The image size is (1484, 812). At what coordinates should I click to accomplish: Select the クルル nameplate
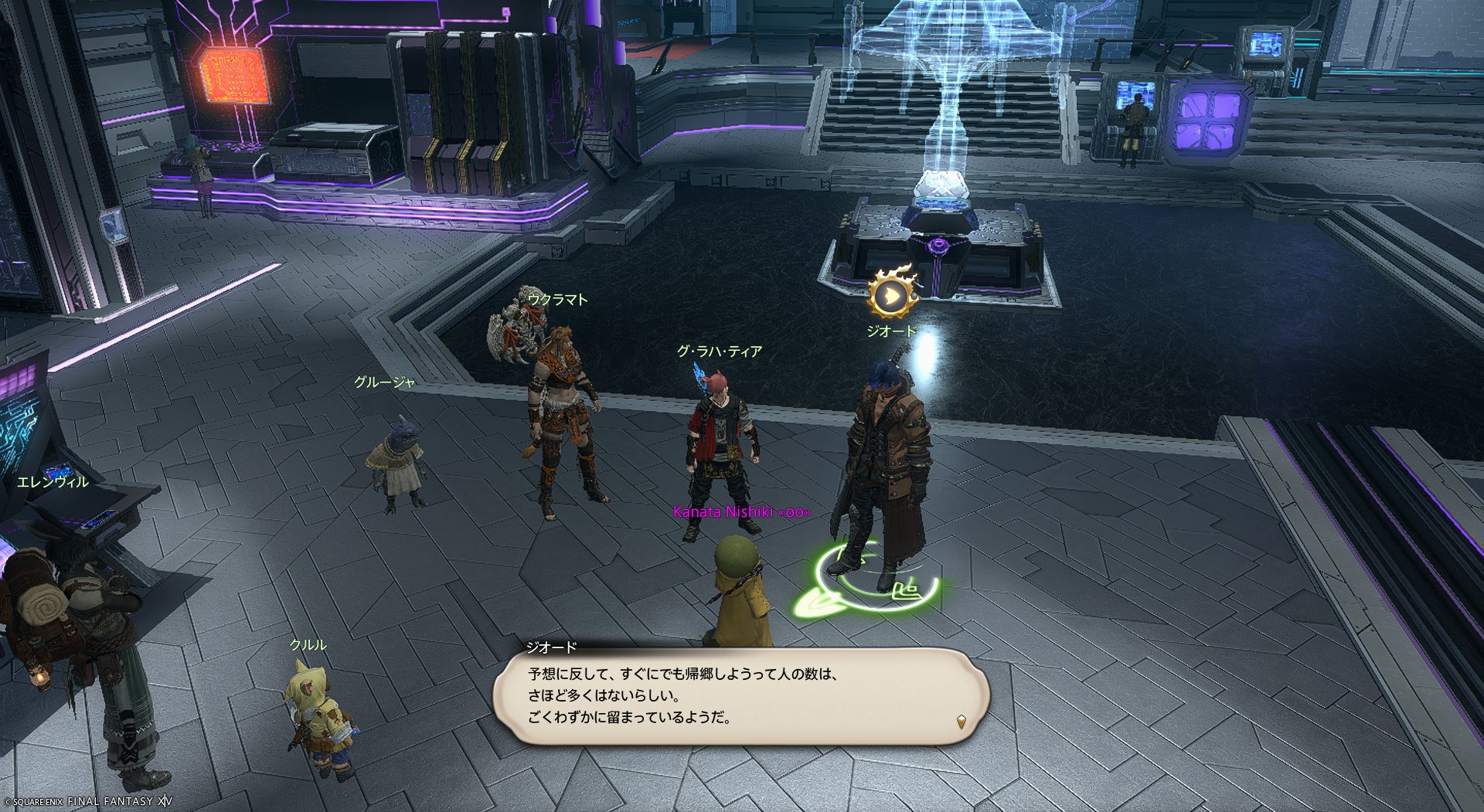(x=308, y=645)
